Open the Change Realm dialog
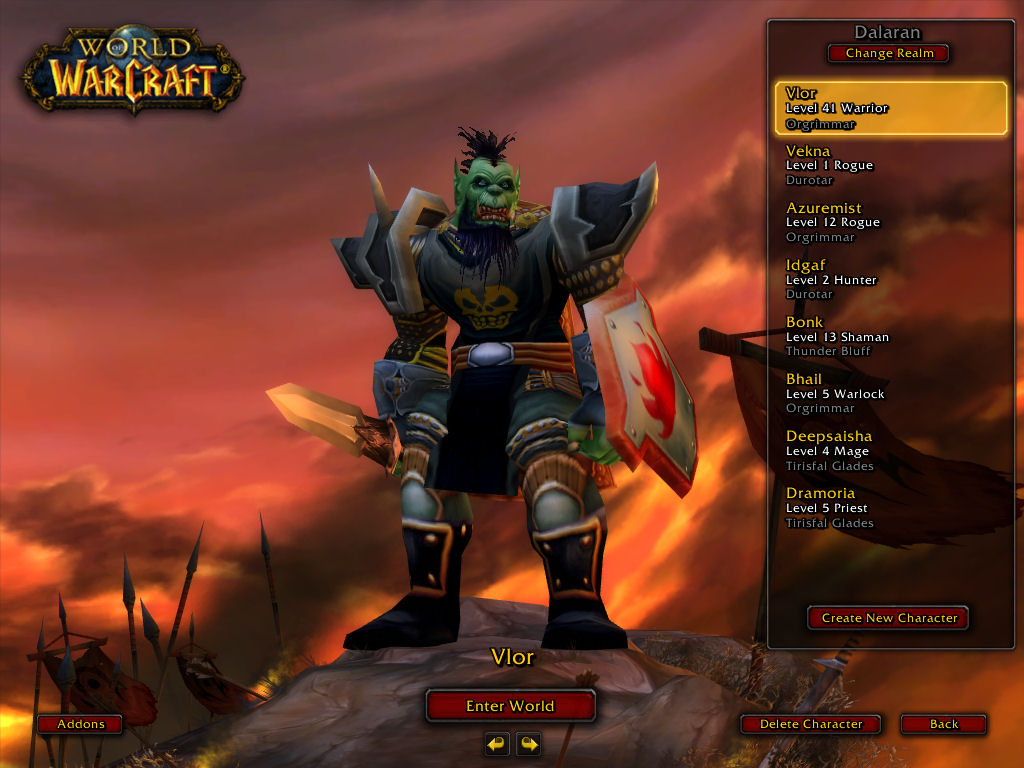Viewport: 1024px width, 768px height. 889,53
